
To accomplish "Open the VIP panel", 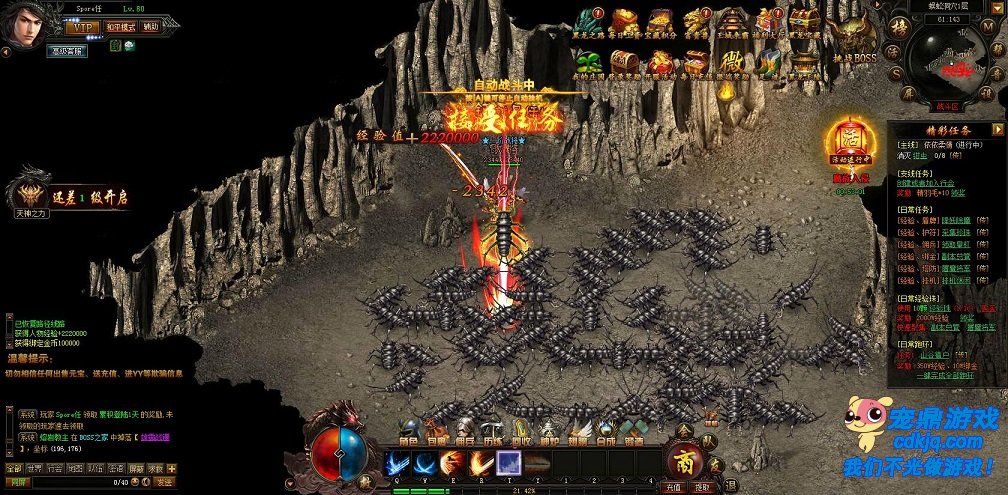I will pos(84,27).
